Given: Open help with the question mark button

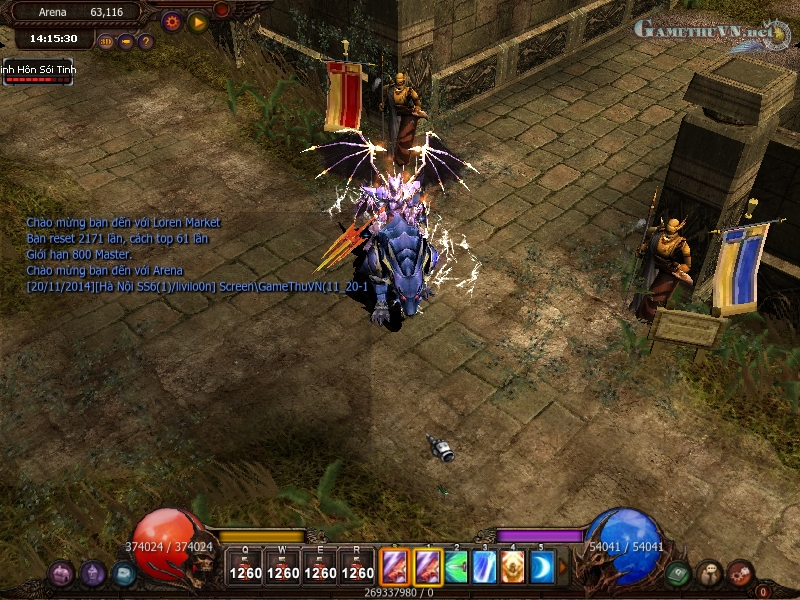Looking at the screenshot, I should (x=146, y=42).
